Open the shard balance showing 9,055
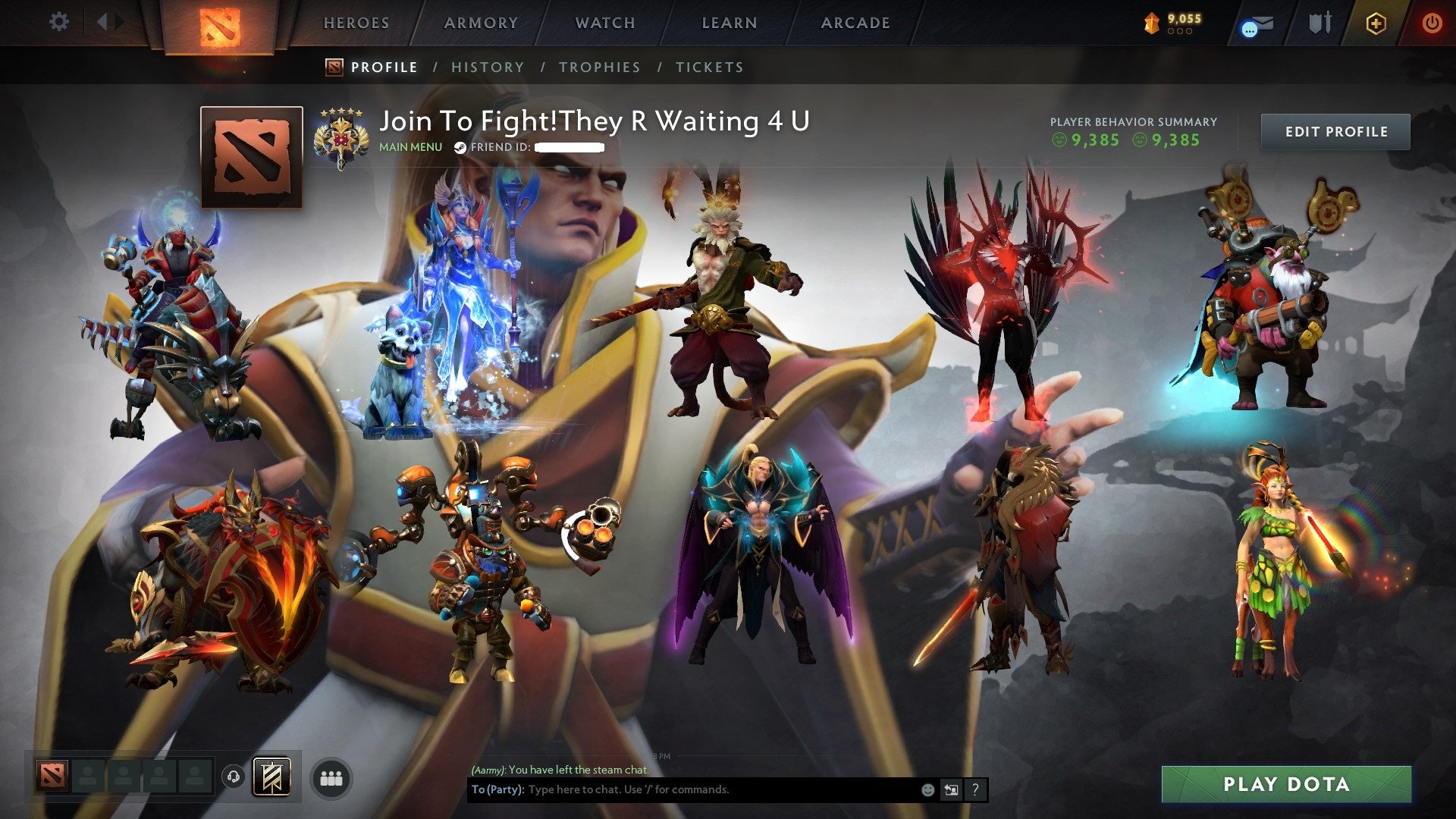1456x819 pixels. (x=1172, y=23)
